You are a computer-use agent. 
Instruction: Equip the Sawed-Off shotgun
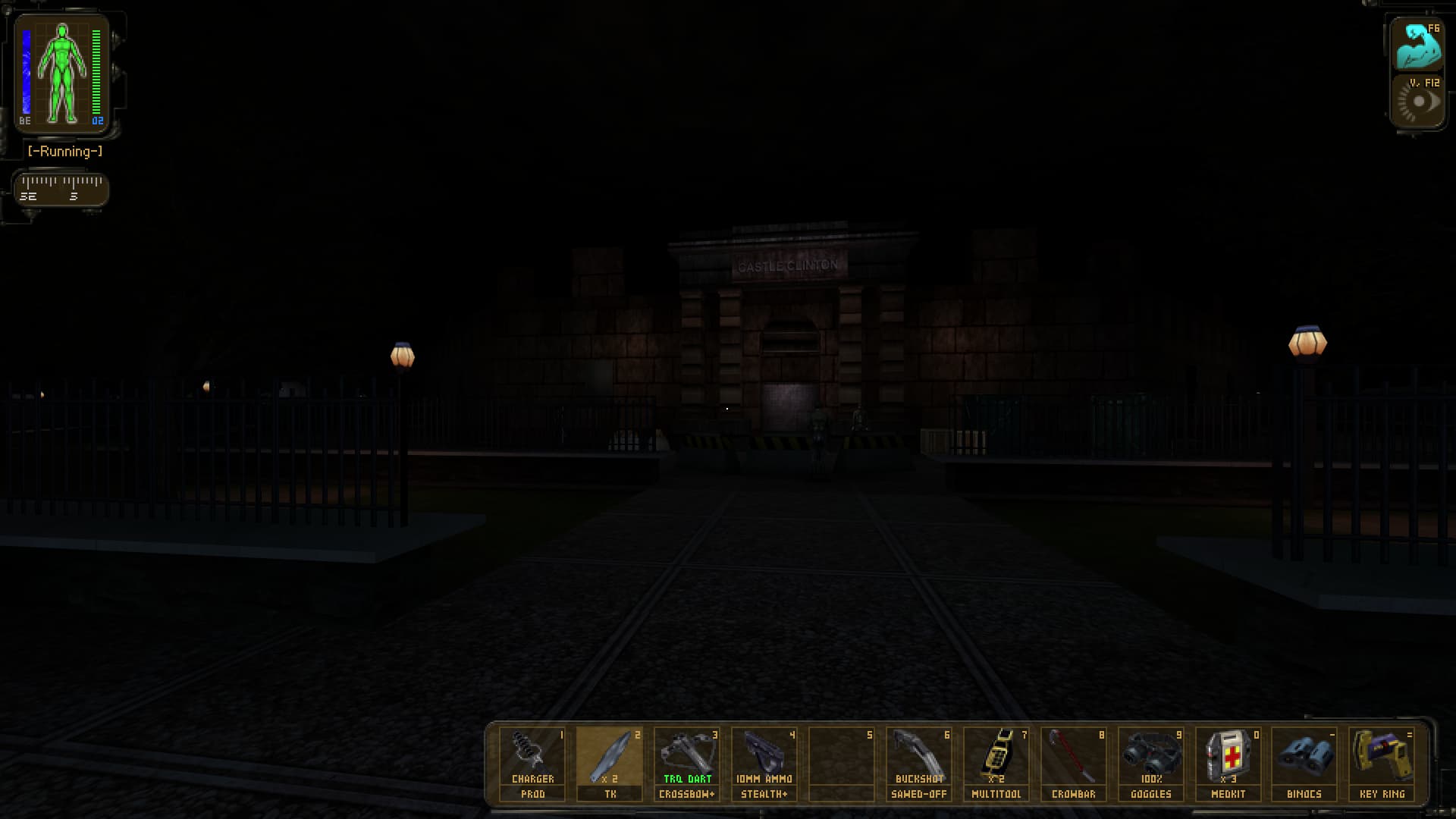(919, 762)
